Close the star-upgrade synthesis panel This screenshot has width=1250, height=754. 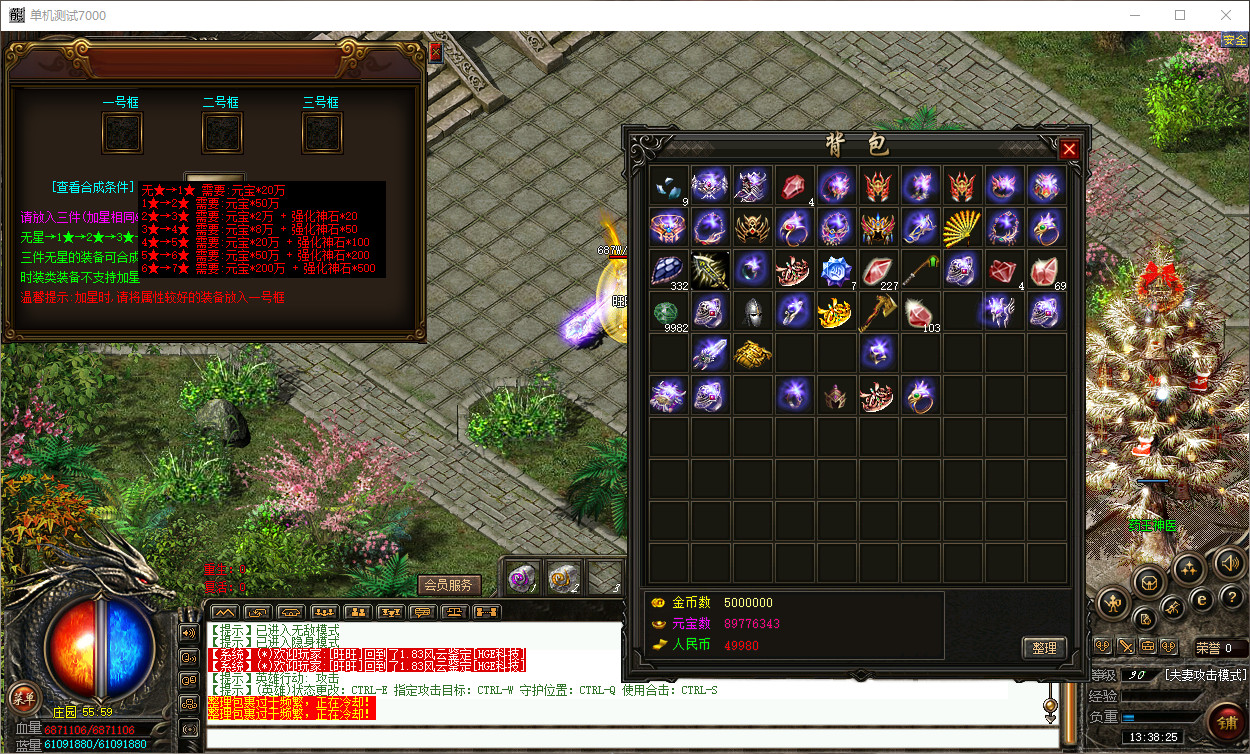click(435, 53)
